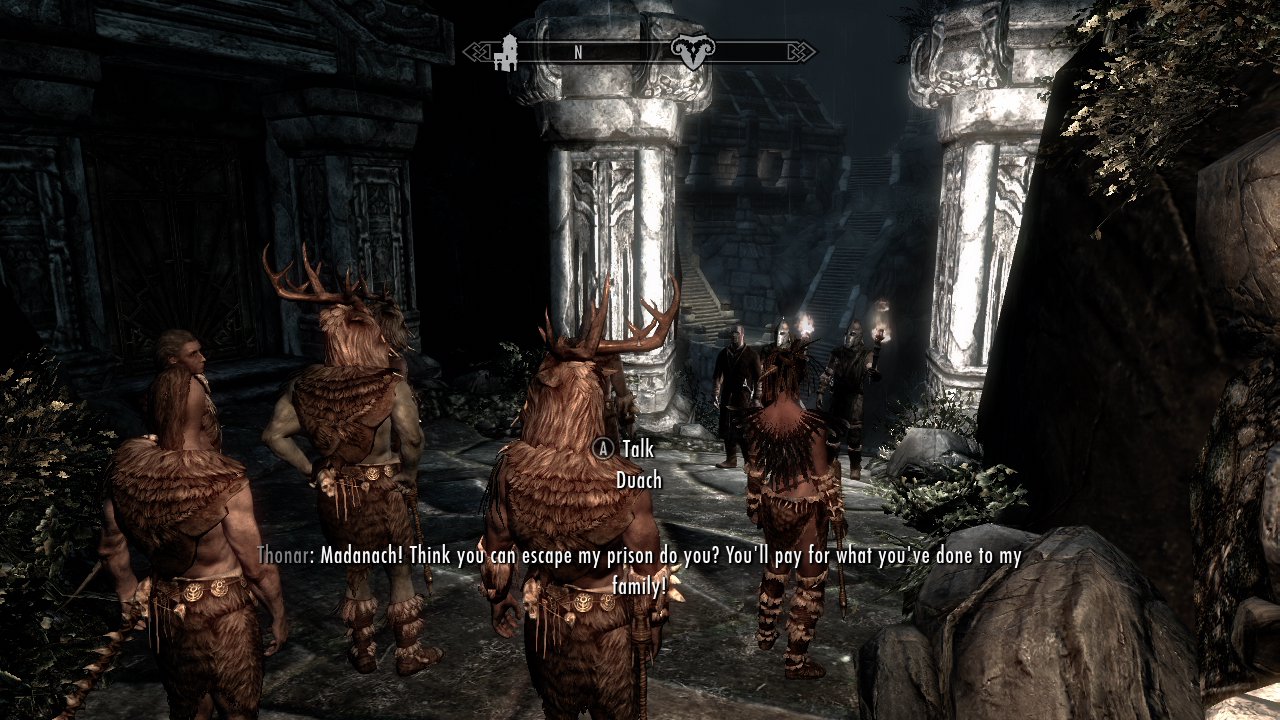Image resolution: width=1280 pixels, height=720 pixels.
Task: Click the ram-head city marker on the compass
Action: point(689,52)
